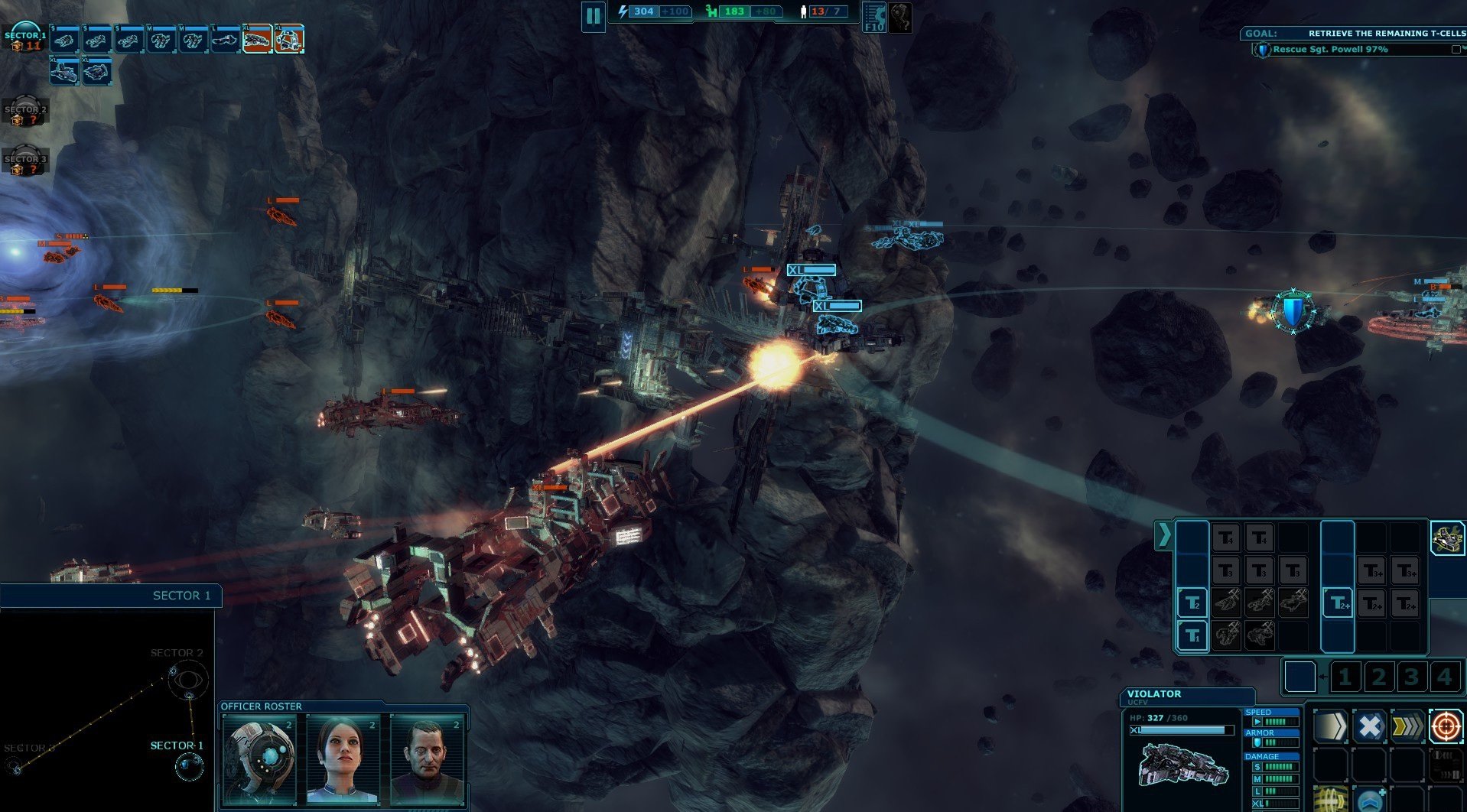Click the Rescue Sgt. Powell objective
The width and height of the screenshot is (1467, 812).
coord(1330,50)
